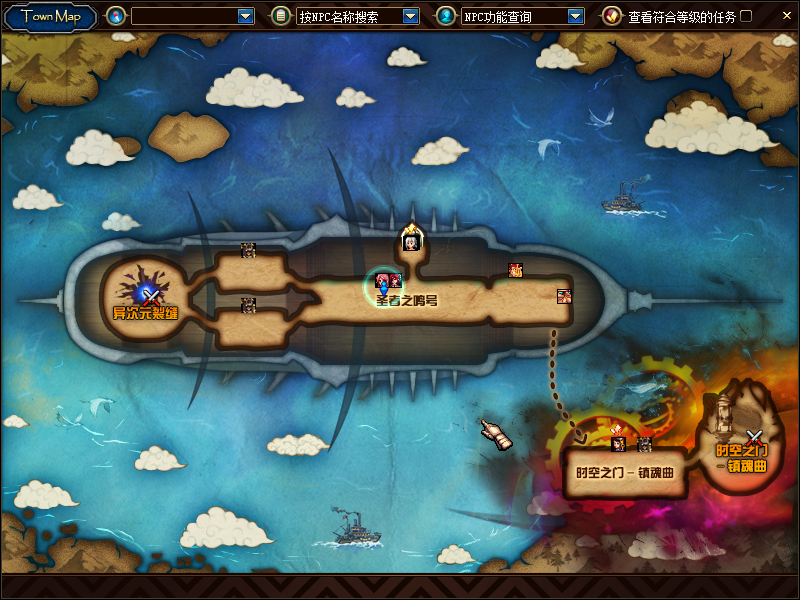Click the white-haired NPC portrait with crown
This screenshot has height=600, width=800.
(410, 241)
